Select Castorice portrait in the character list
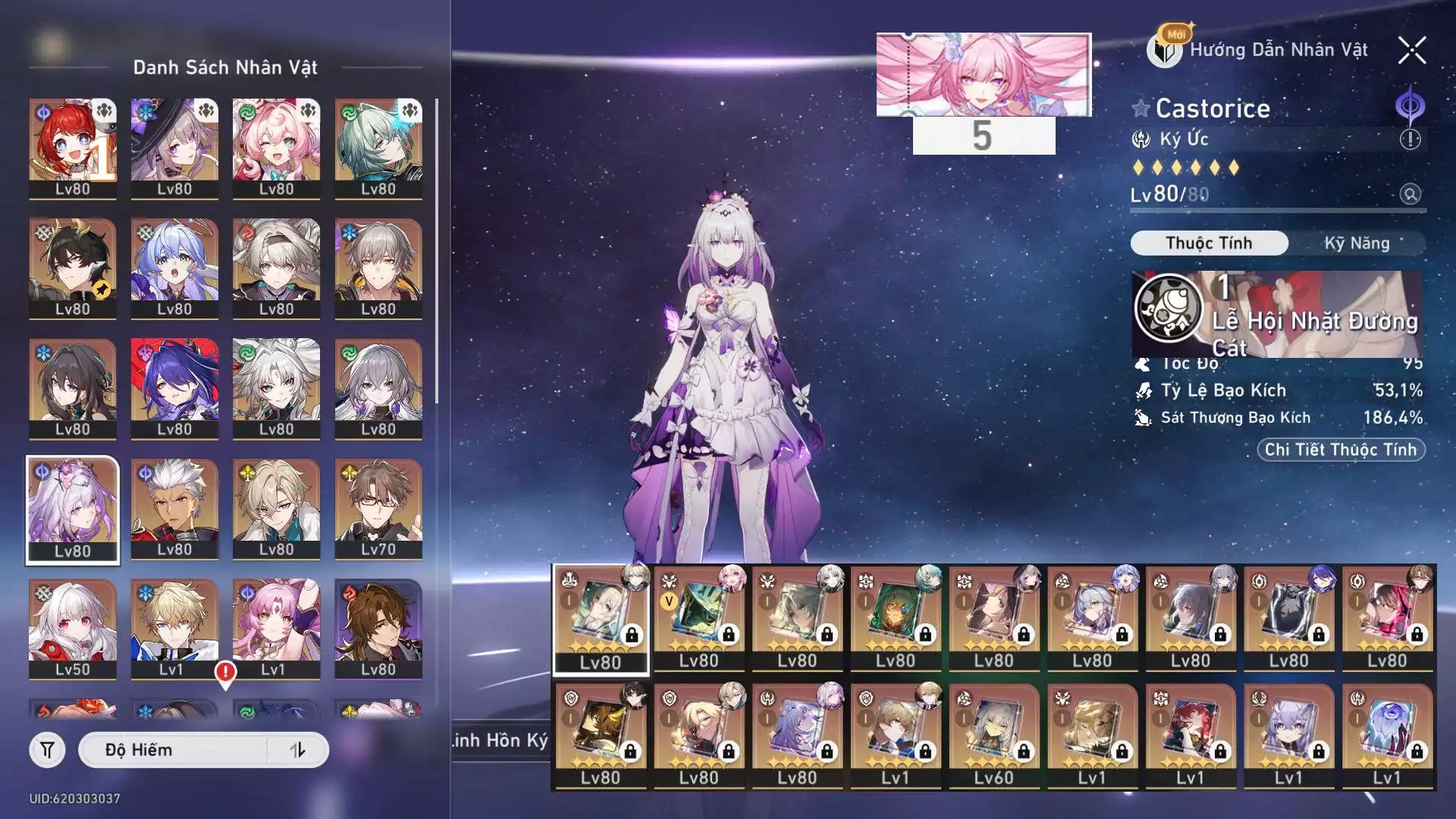The width and height of the screenshot is (1456, 819). point(73,510)
